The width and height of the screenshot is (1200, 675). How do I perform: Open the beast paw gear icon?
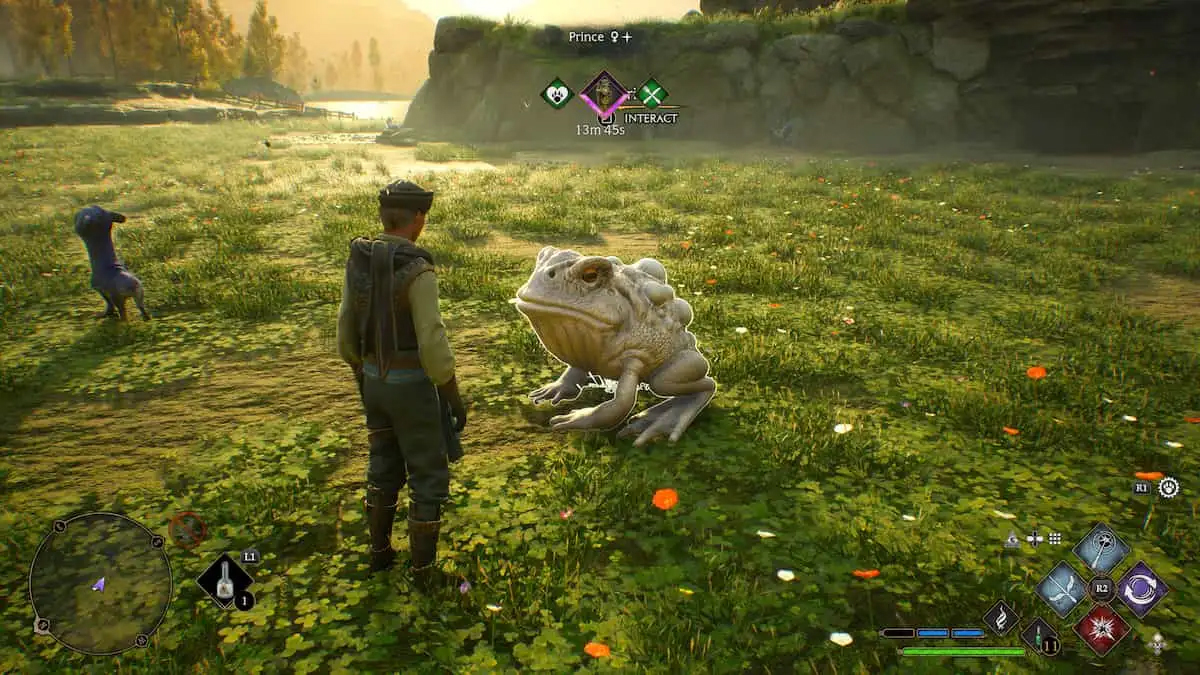(x=1168, y=487)
